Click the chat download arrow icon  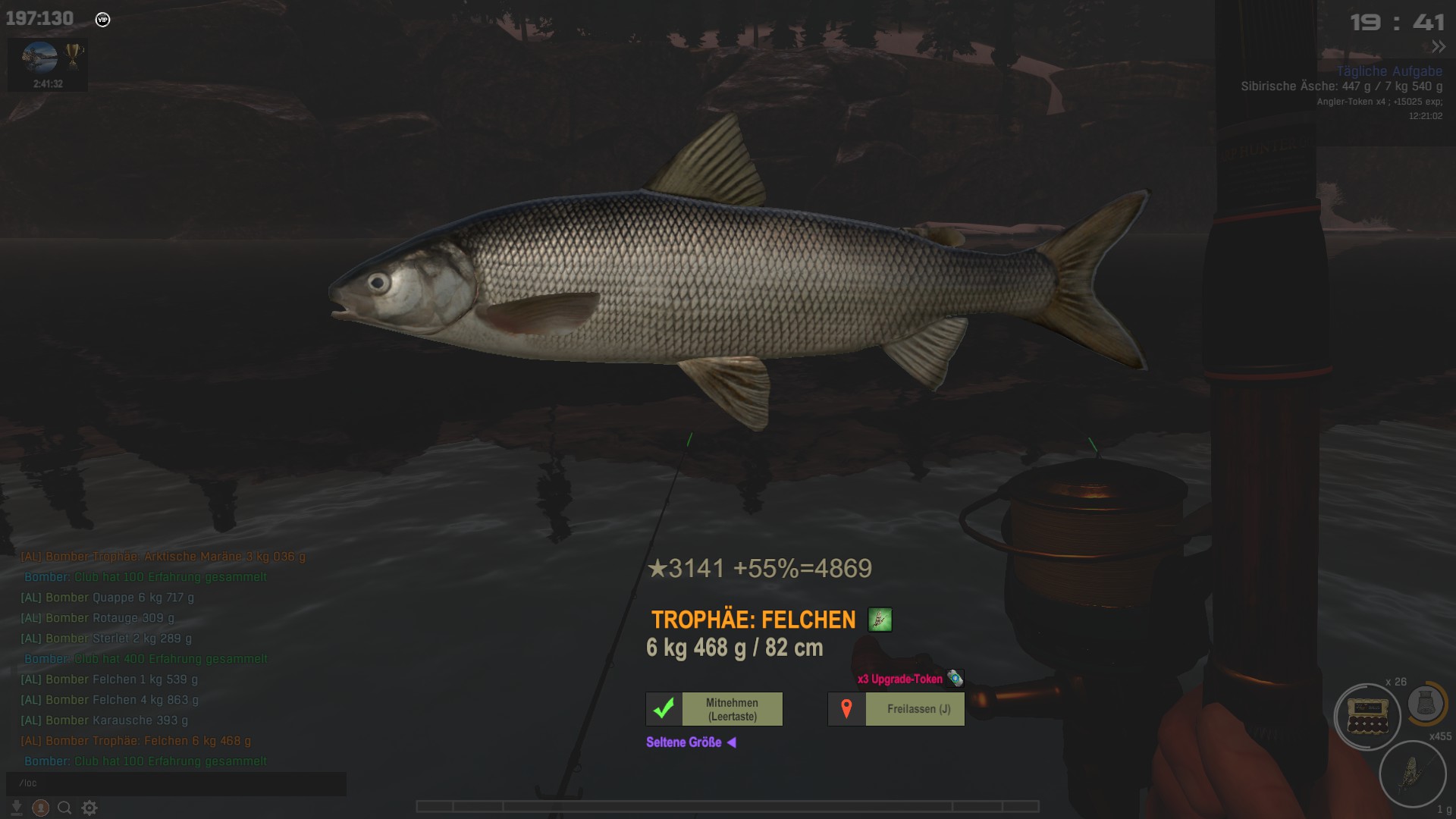click(17, 808)
